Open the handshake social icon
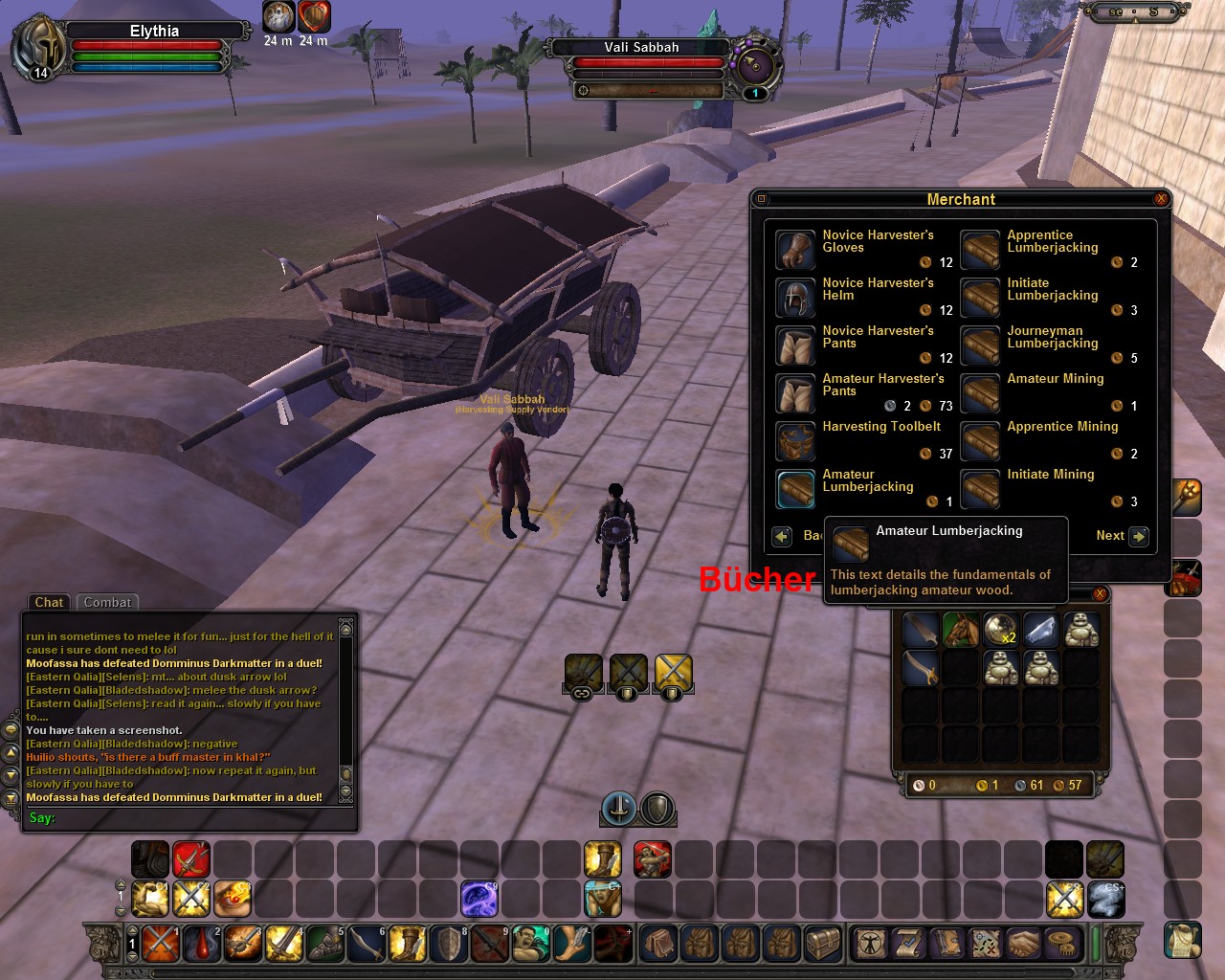 [1023, 944]
